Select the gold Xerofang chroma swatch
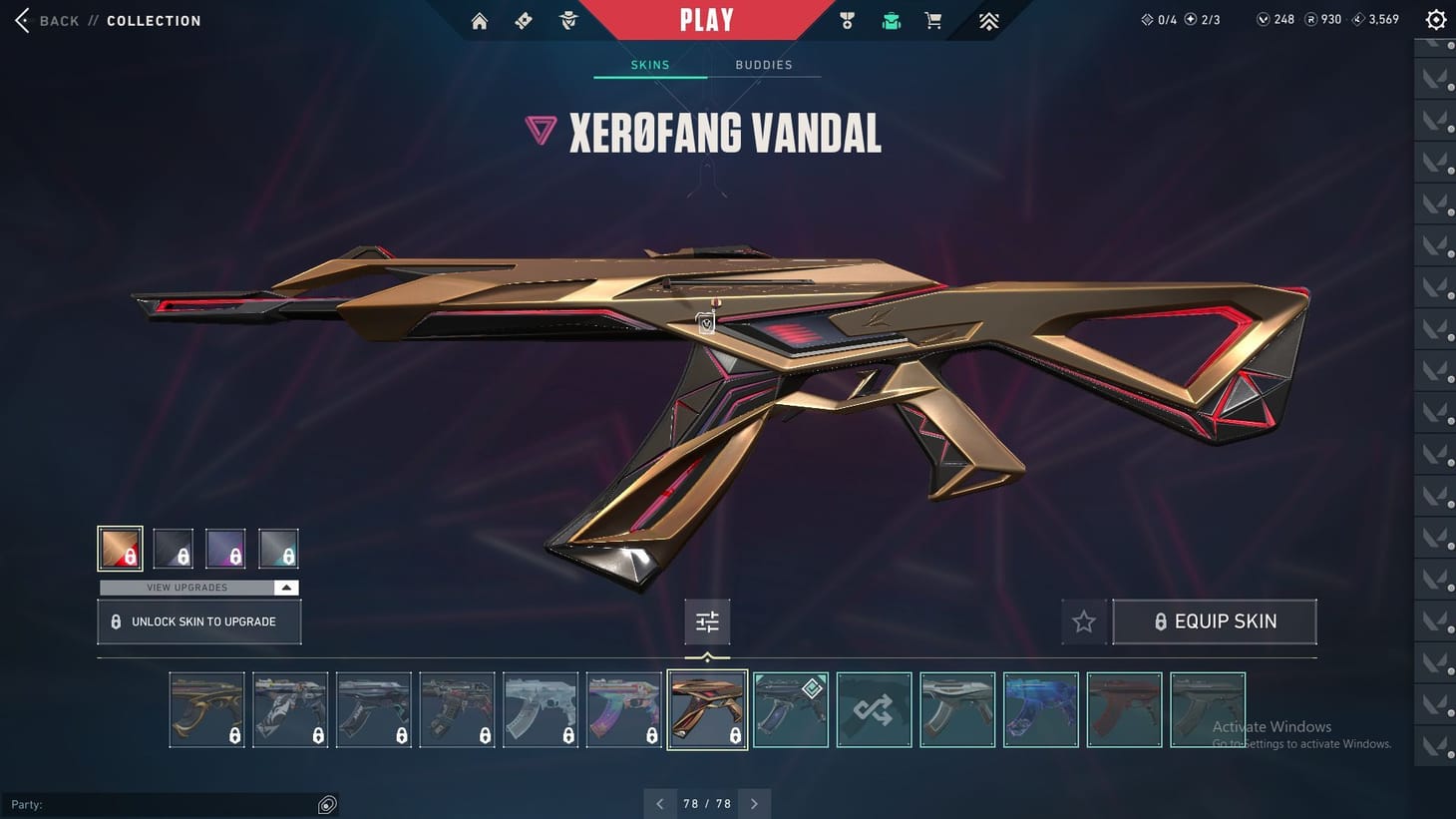Screen dimensions: 1456x819 click(x=120, y=548)
